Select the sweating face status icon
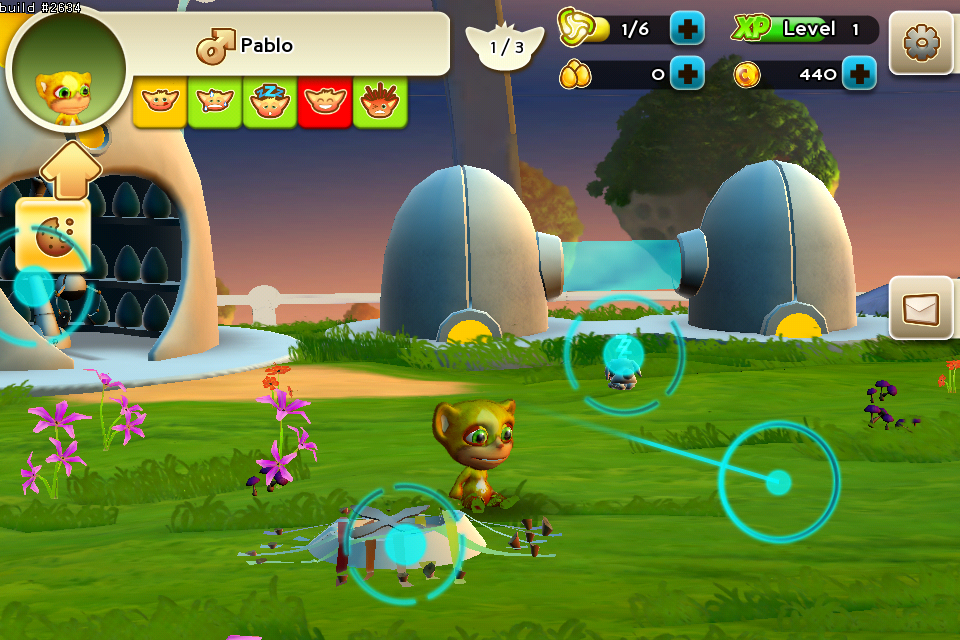The height and width of the screenshot is (640, 960). click(215, 101)
